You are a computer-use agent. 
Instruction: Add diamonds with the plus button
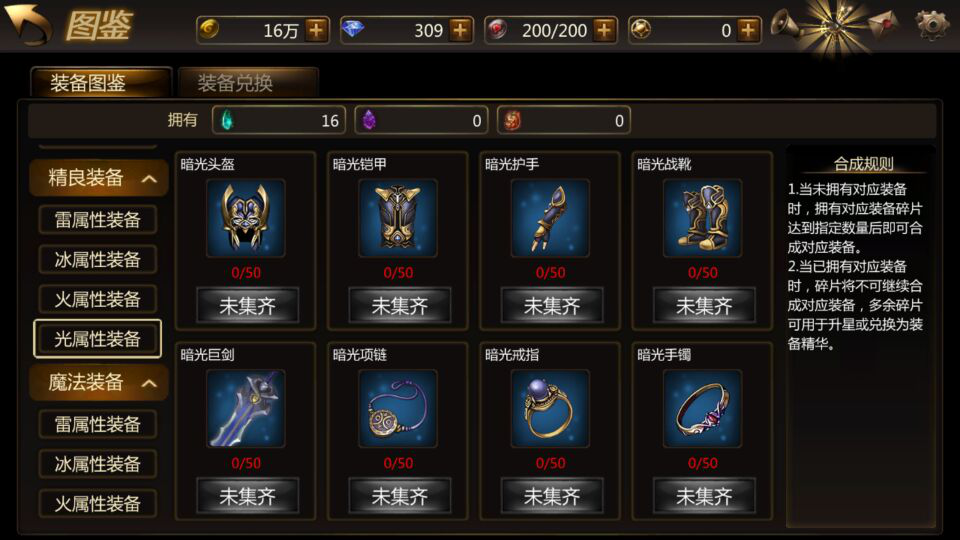click(x=460, y=30)
